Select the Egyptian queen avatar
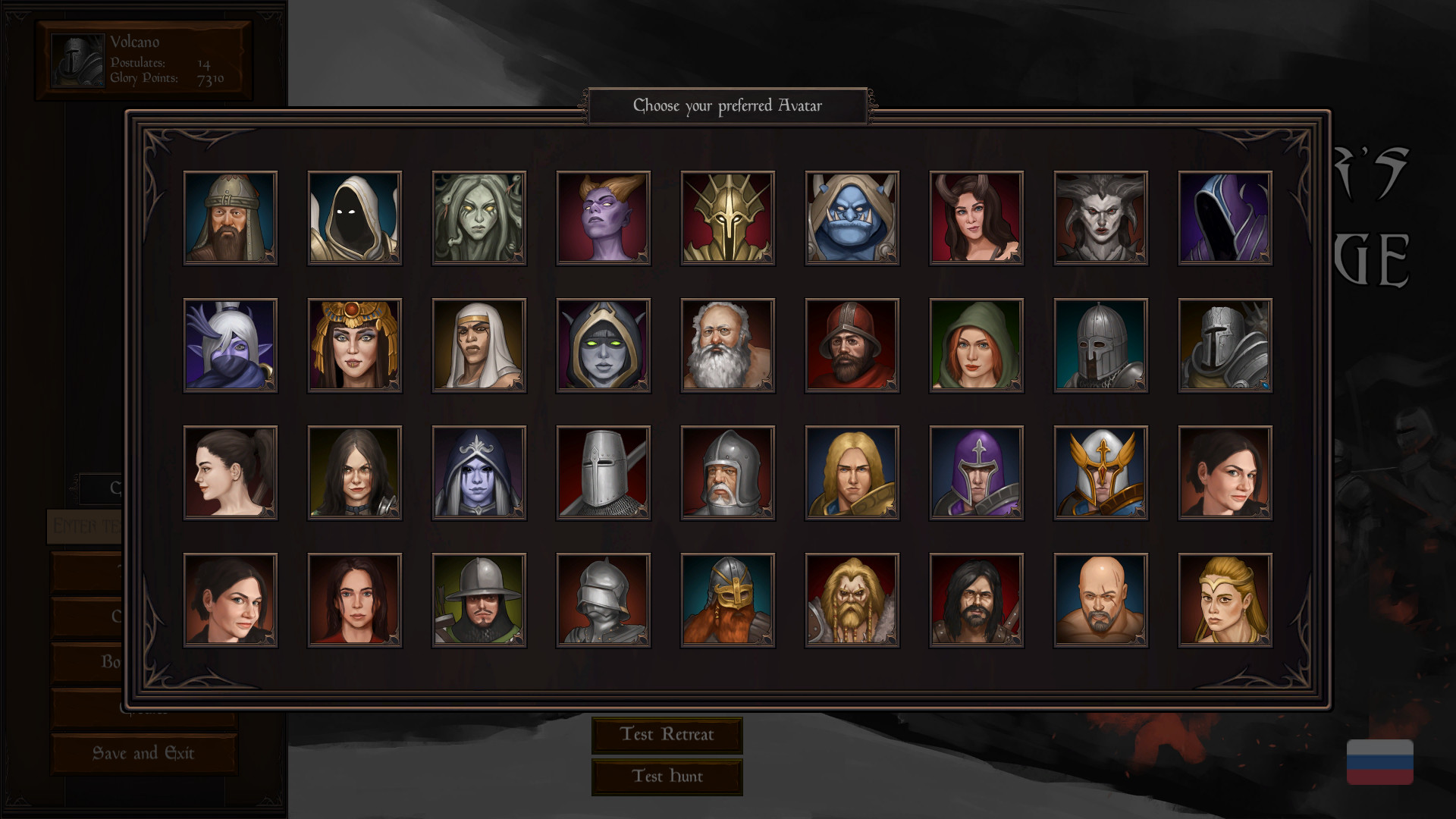This screenshot has height=819, width=1456. [x=354, y=345]
